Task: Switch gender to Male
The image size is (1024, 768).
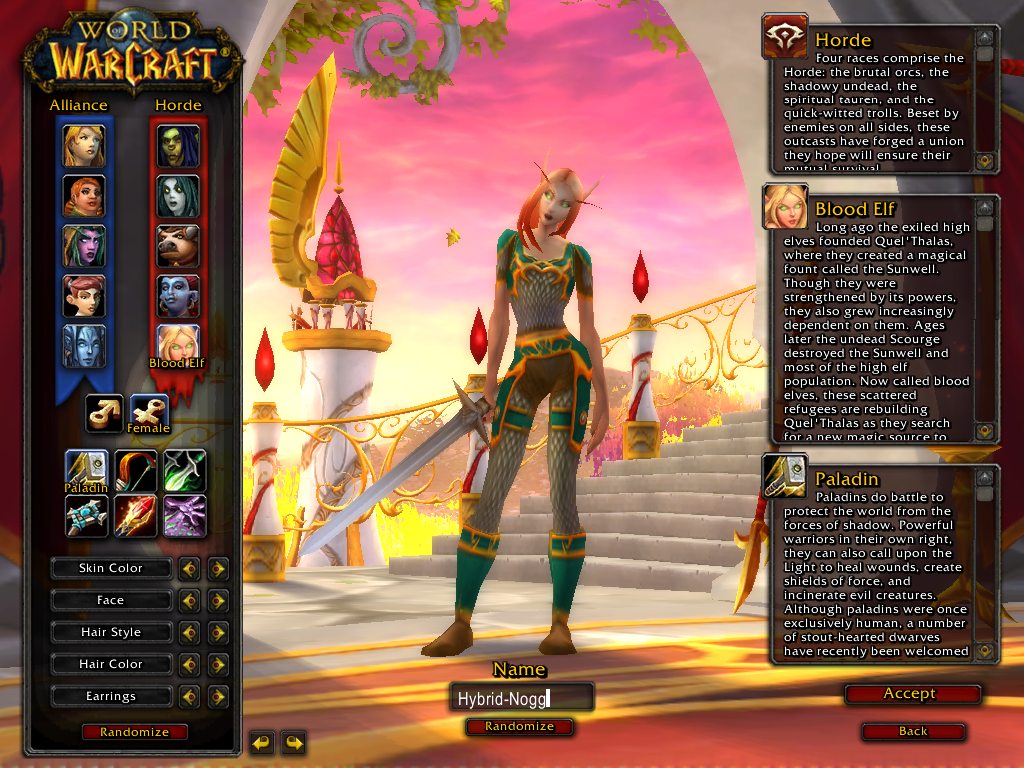Action: click(104, 412)
